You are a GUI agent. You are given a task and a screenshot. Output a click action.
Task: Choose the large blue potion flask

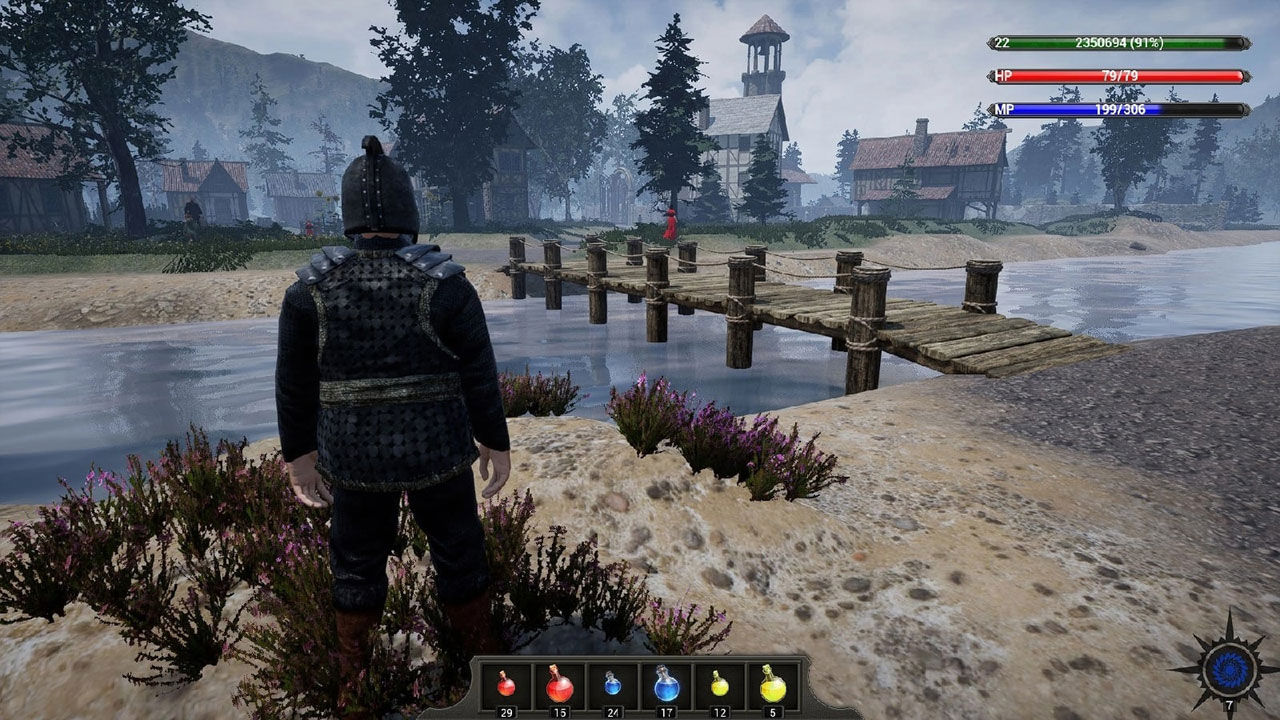[x=667, y=684]
